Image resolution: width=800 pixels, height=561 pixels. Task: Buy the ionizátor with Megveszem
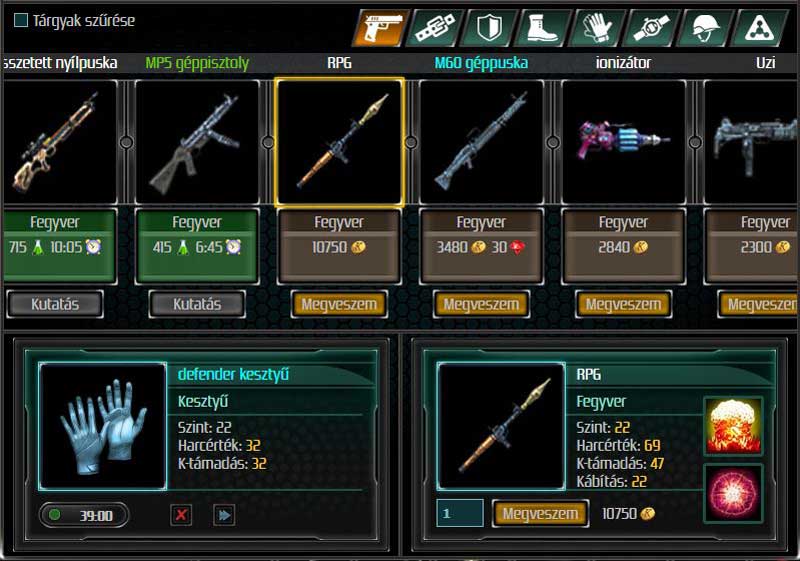(x=623, y=304)
